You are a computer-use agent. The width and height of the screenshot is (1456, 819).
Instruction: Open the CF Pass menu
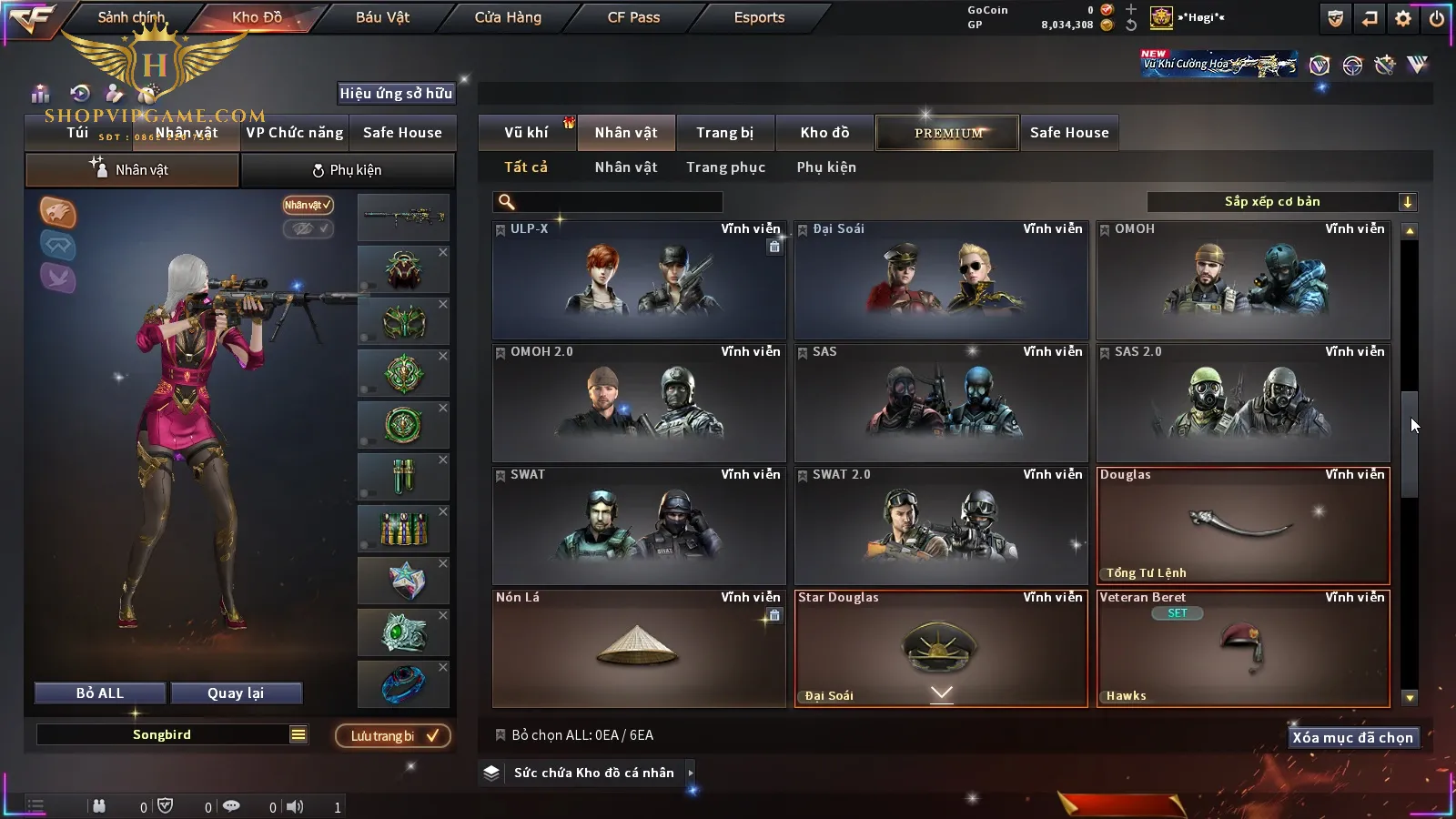click(633, 17)
